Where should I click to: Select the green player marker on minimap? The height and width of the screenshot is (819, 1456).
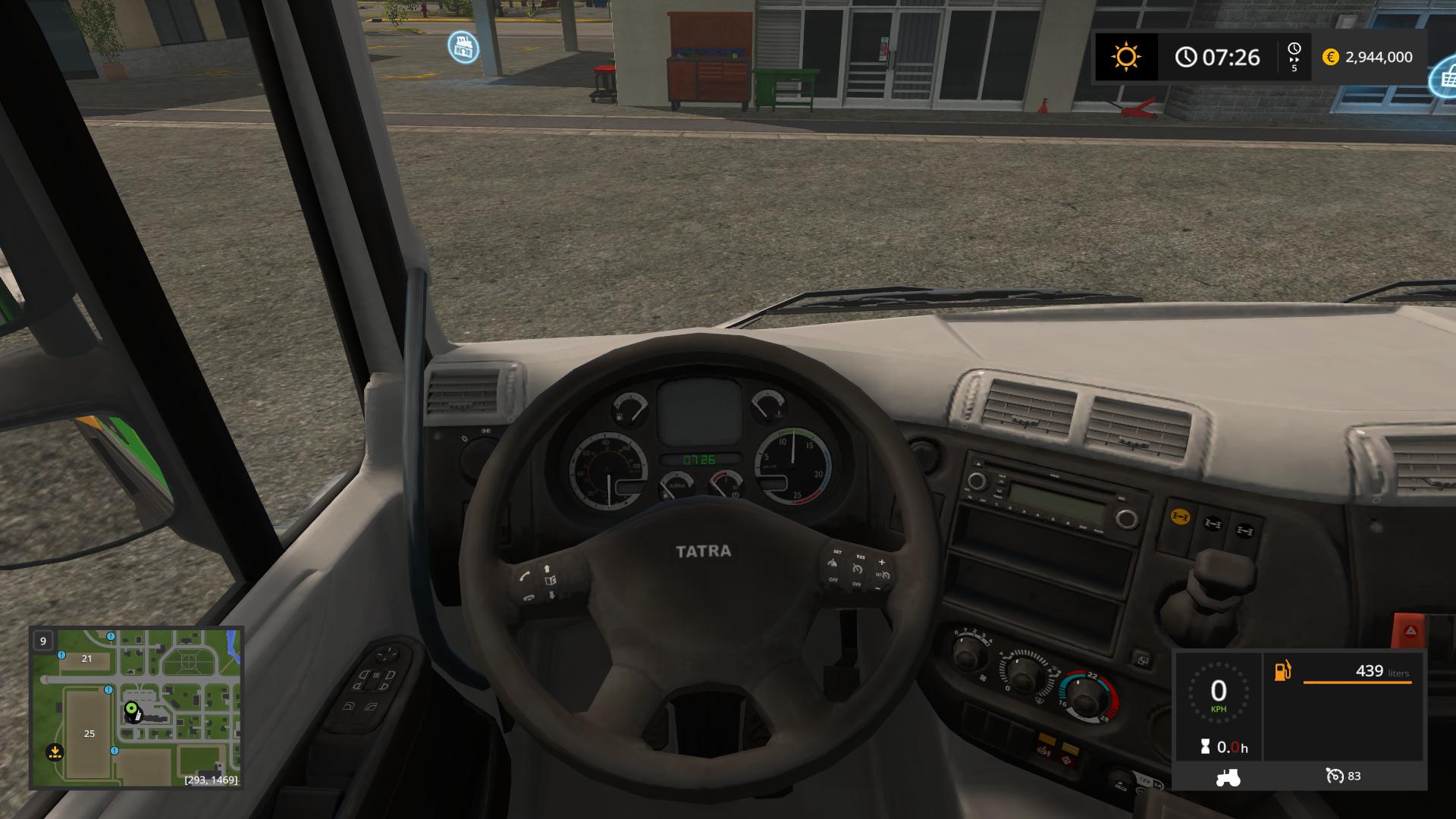(x=131, y=710)
